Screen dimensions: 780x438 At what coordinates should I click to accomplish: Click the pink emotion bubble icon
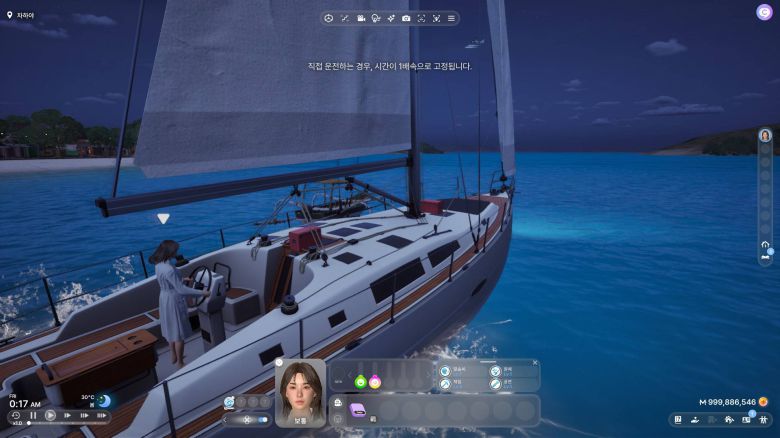(375, 381)
